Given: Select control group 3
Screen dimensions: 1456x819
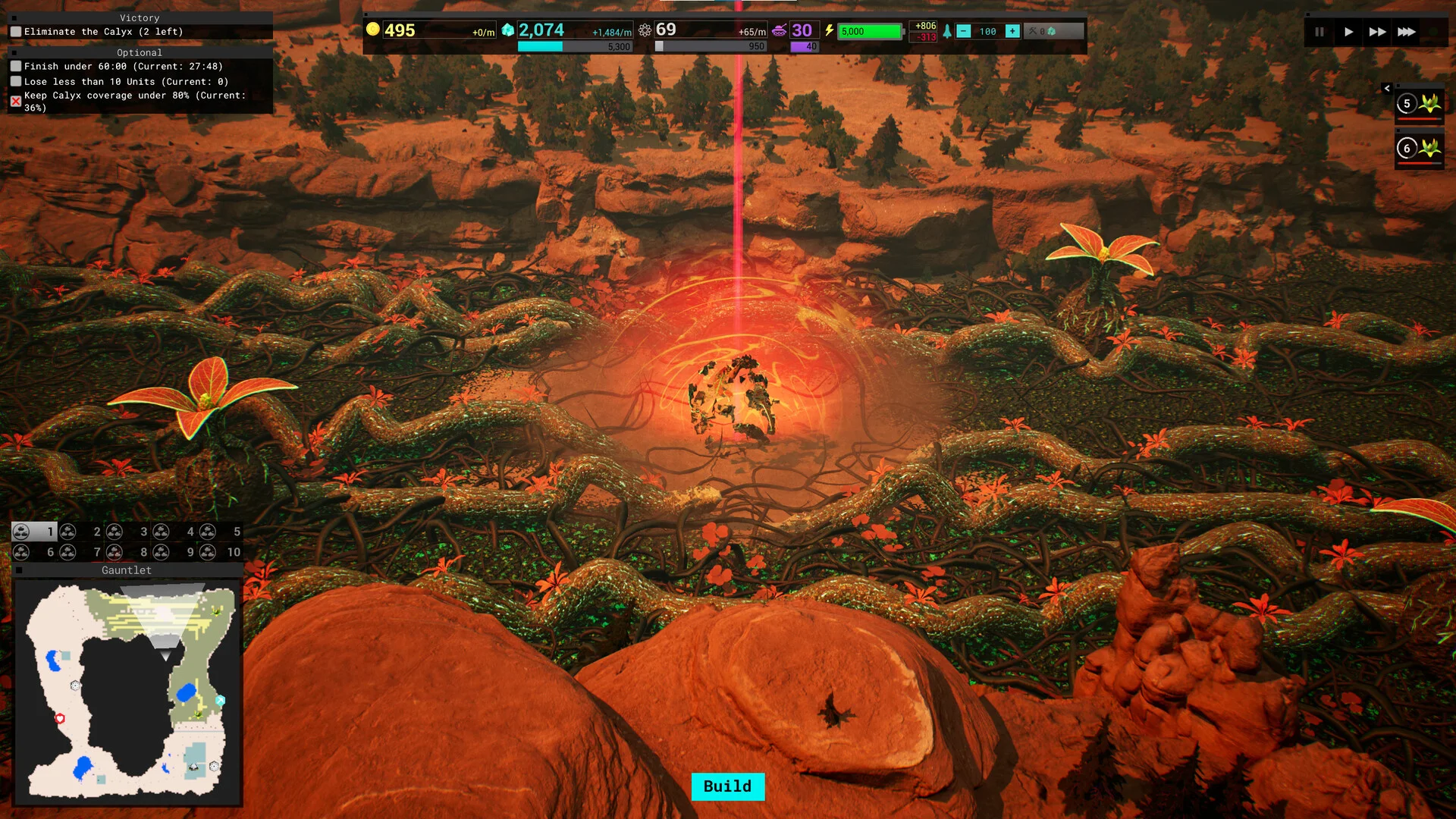Looking at the screenshot, I should point(128,532).
